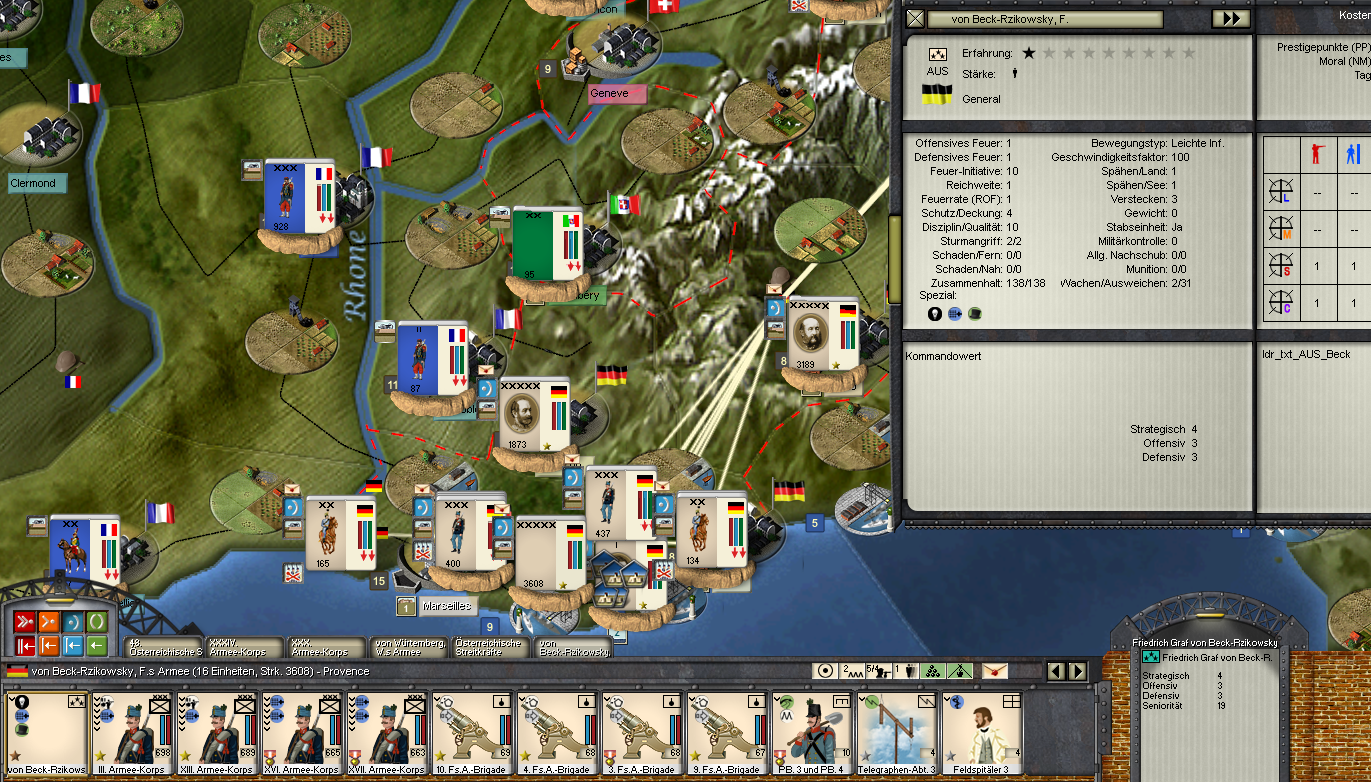Screen dimensions: 1371x782
Task: Select the 10. Fs.A.-Brigade artillery card
Action: pyautogui.click(x=473, y=734)
